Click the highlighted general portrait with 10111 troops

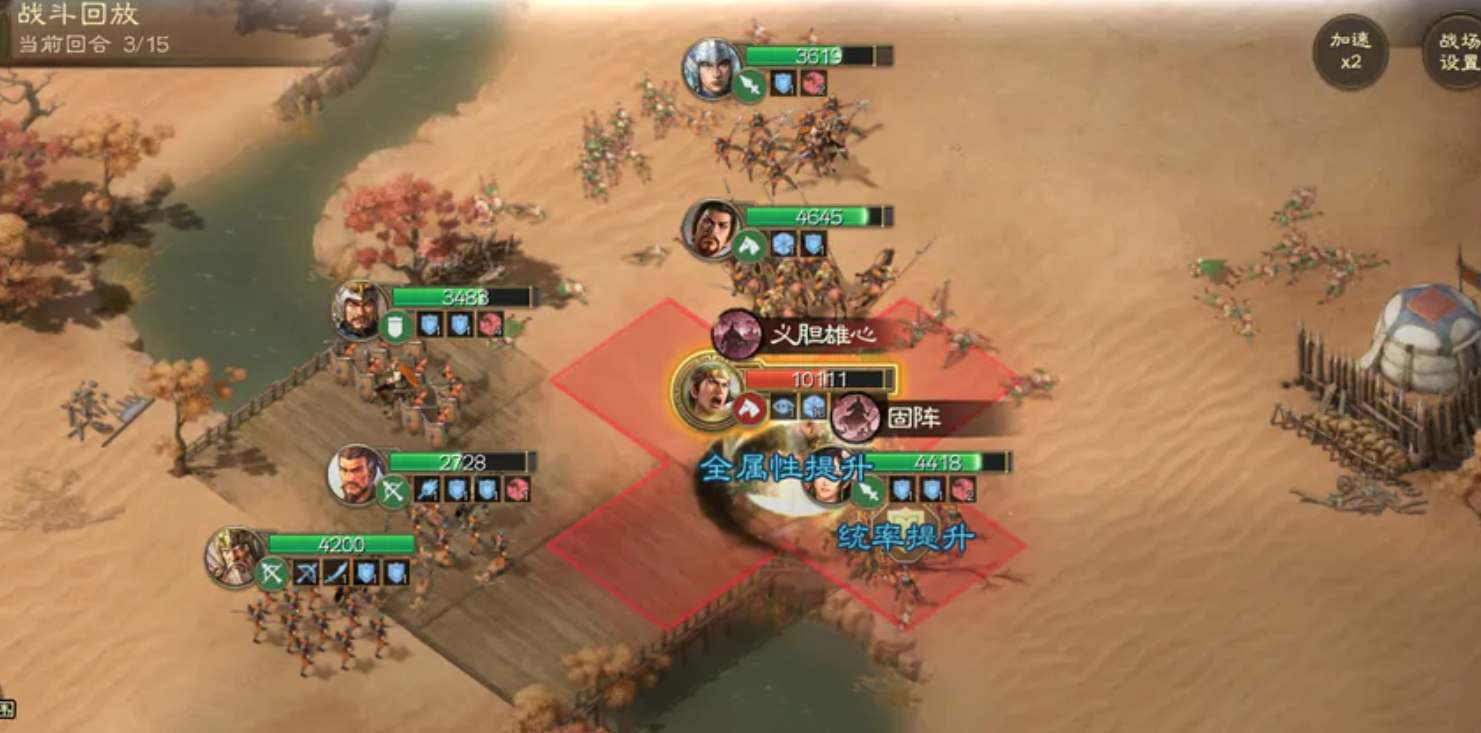(x=707, y=390)
